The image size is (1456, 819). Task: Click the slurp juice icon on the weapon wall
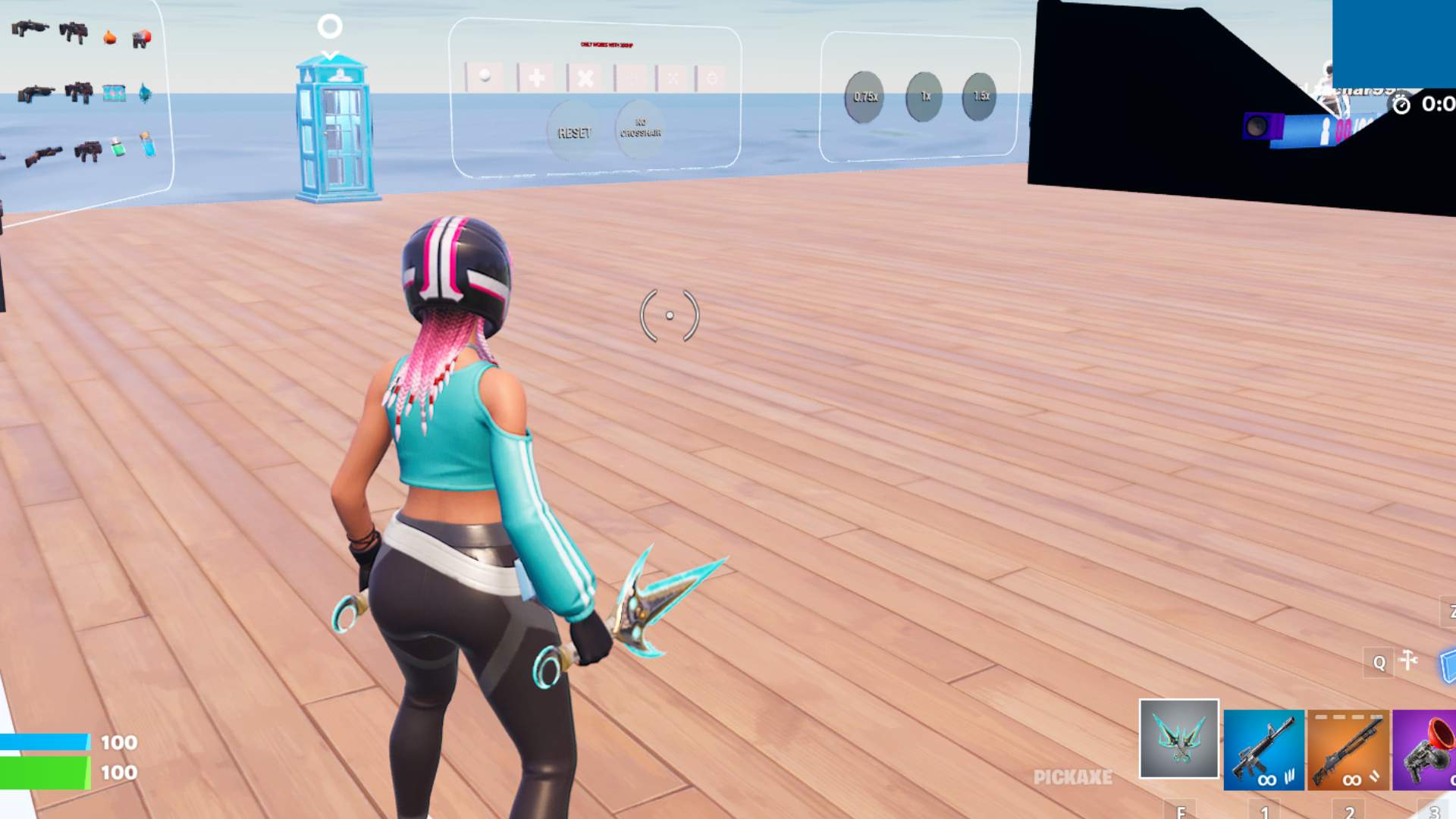118,148
